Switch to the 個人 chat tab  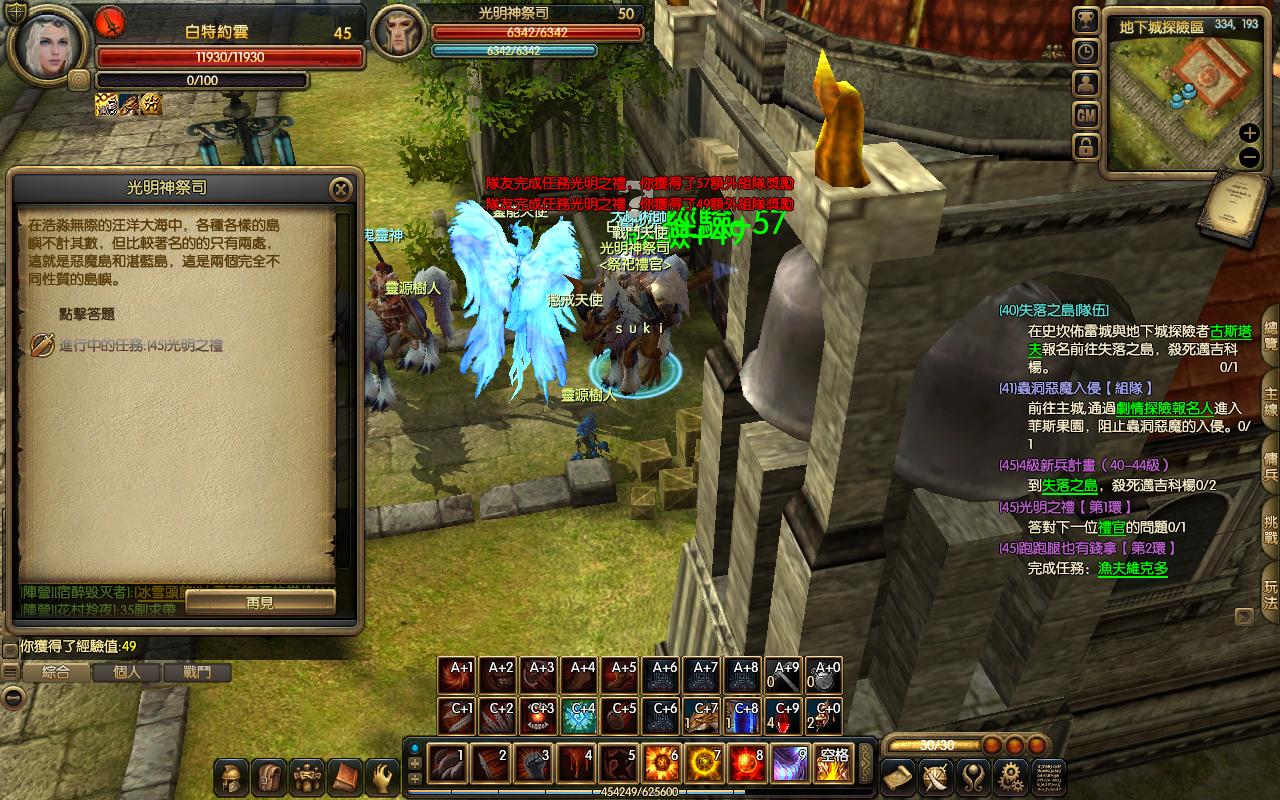127,672
